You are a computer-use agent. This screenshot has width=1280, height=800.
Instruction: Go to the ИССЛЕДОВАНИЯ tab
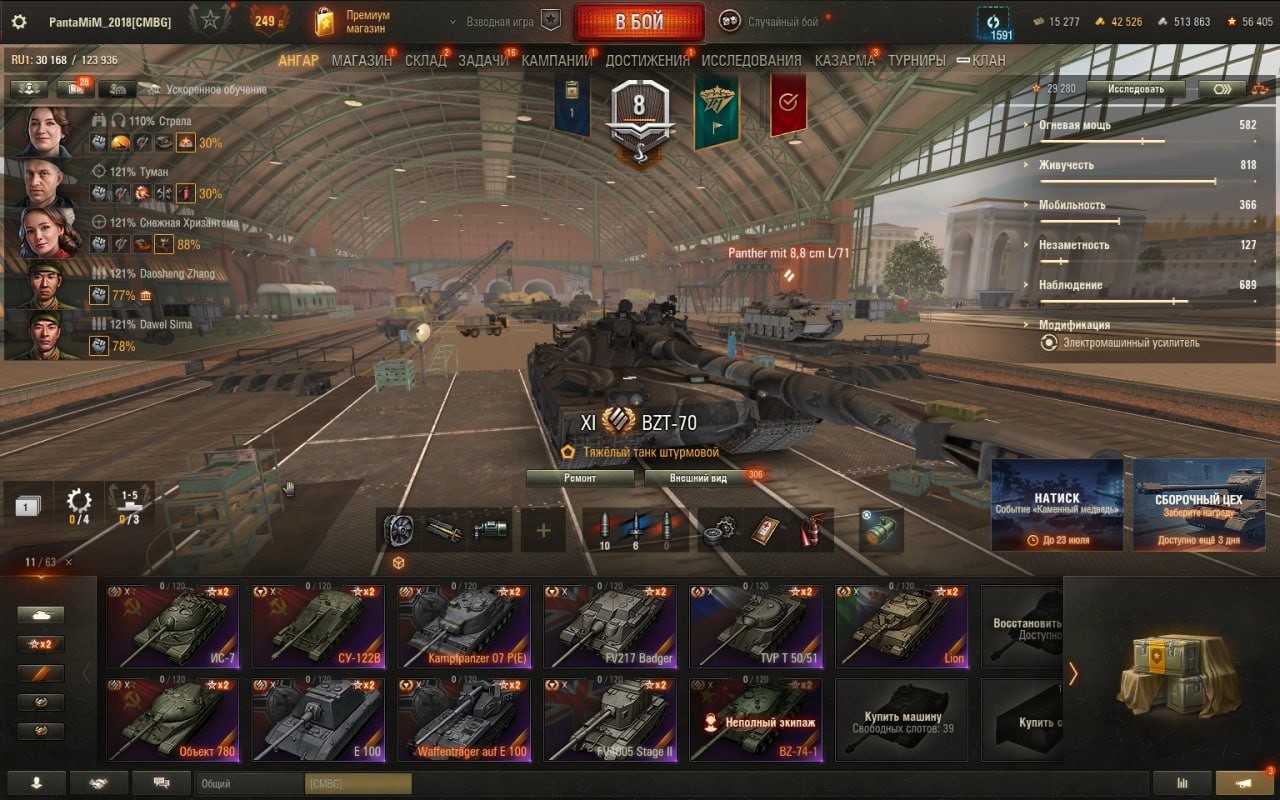tap(751, 60)
